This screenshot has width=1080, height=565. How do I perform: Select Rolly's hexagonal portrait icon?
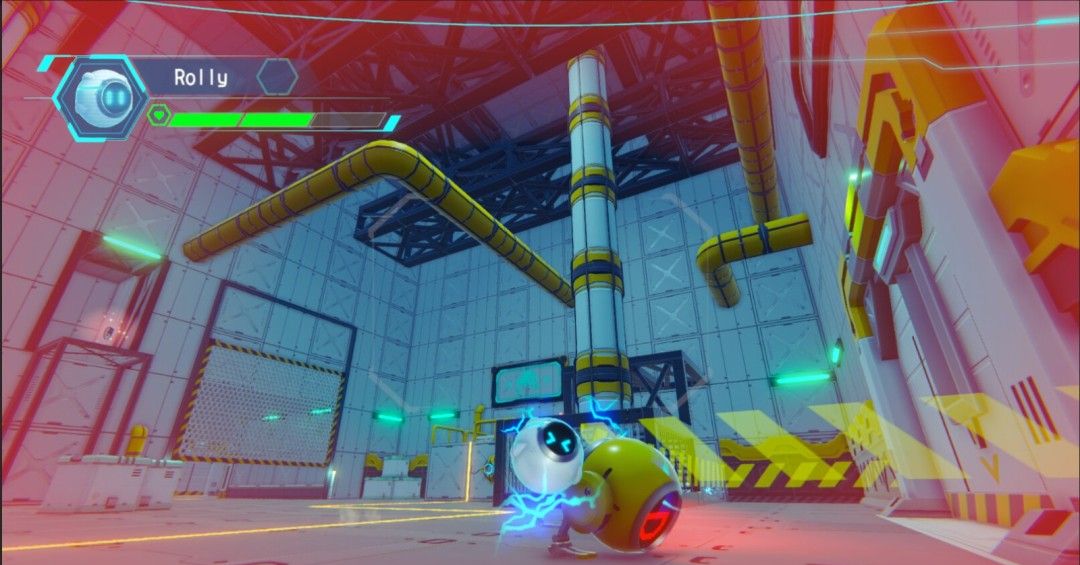[x=101, y=97]
